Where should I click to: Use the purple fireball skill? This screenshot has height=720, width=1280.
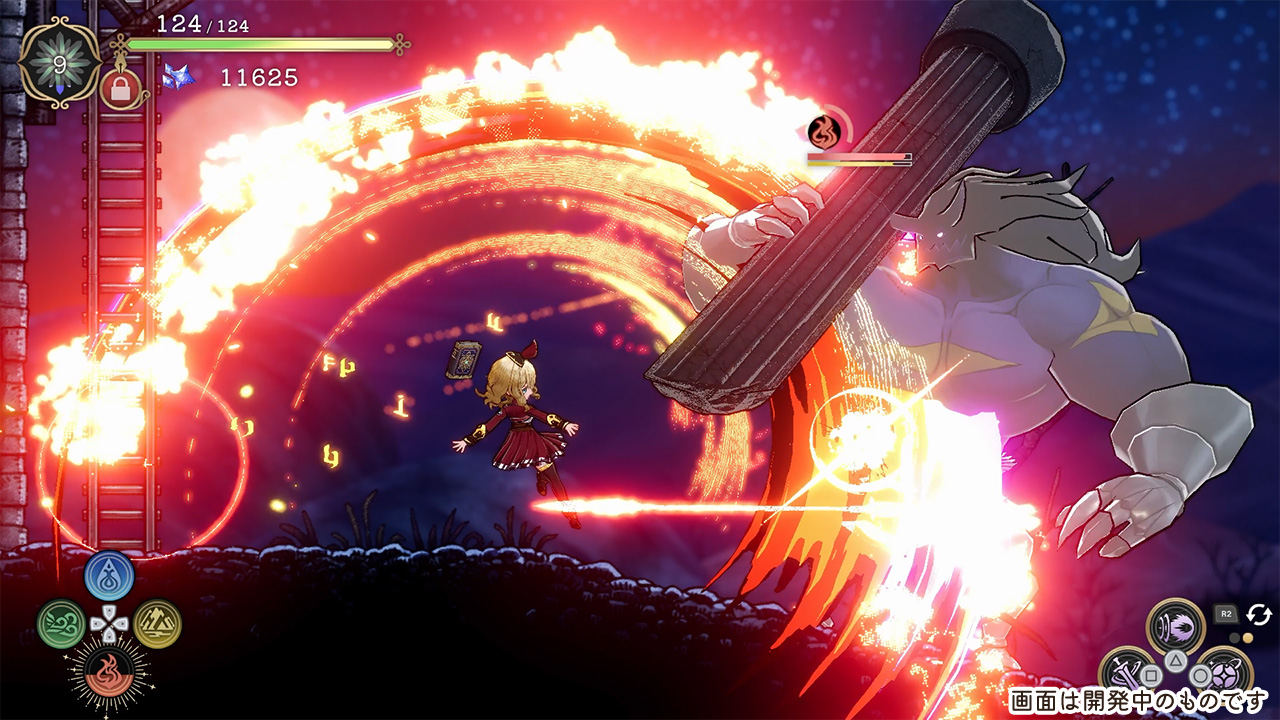click(x=1175, y=628)
